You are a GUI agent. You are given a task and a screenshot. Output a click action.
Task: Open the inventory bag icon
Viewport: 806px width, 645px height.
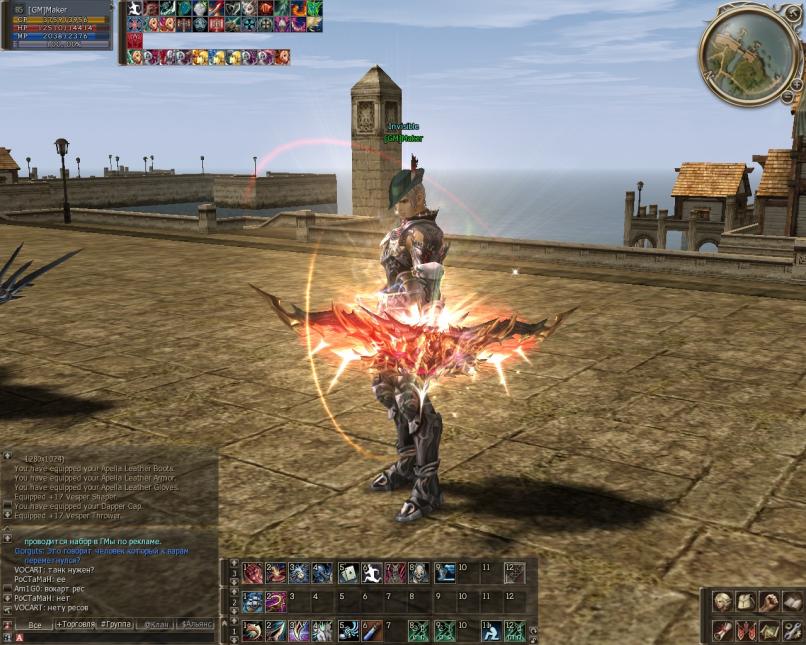[x=745, y=602]
